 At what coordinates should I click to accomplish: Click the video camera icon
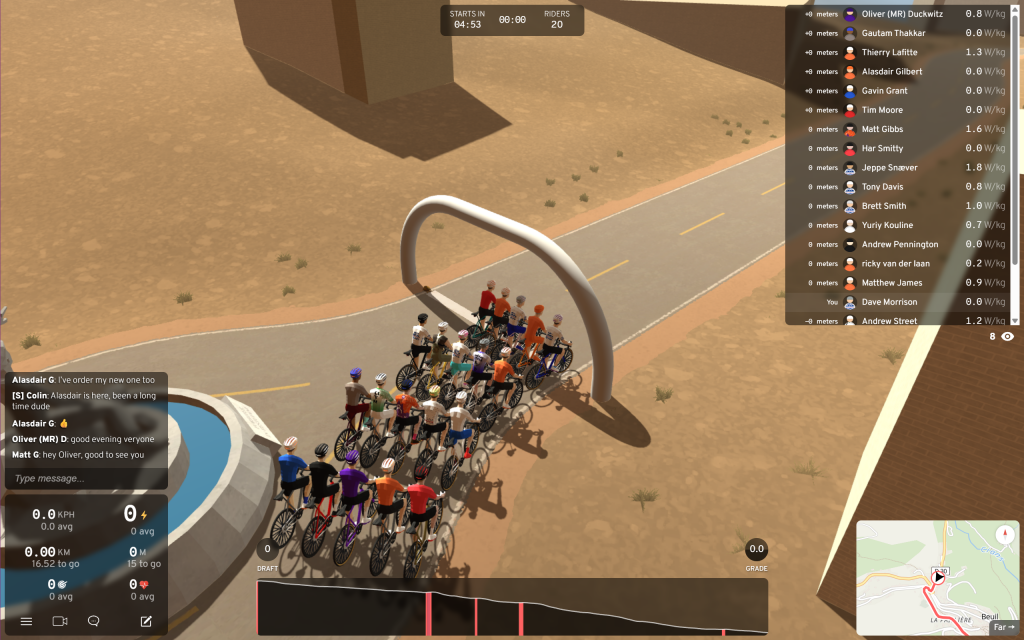pyautogui.click(x=59, y=621)
